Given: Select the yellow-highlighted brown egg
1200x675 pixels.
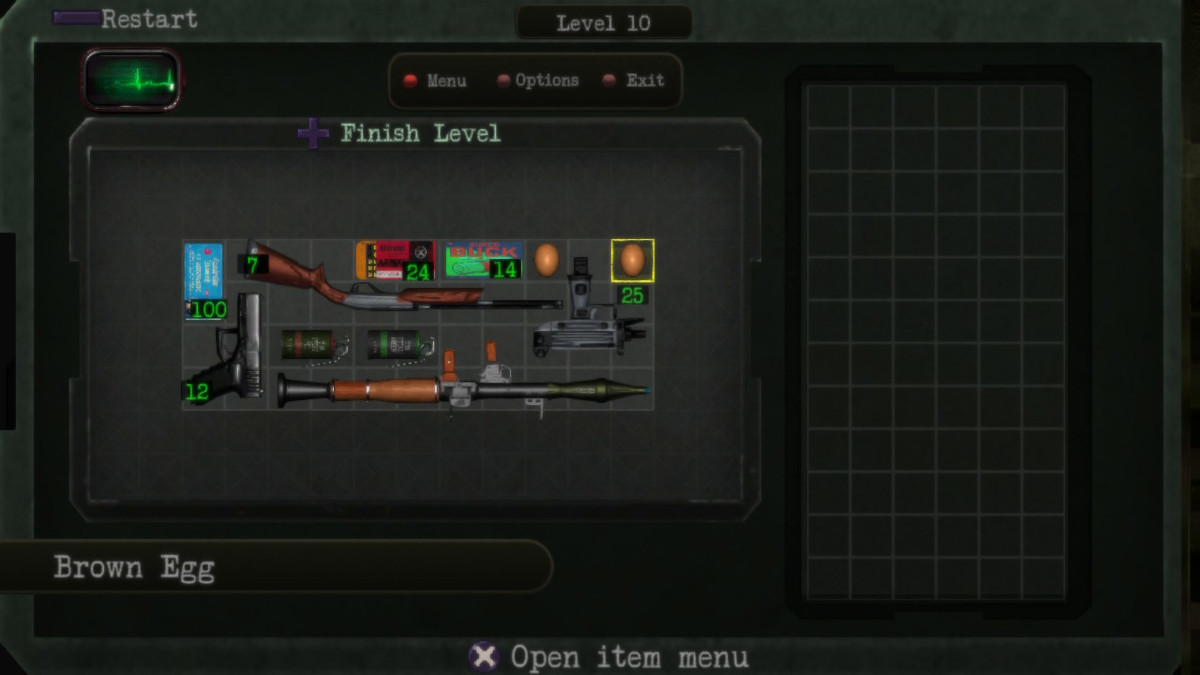Looking at the screenshot, I should [632, 260].
